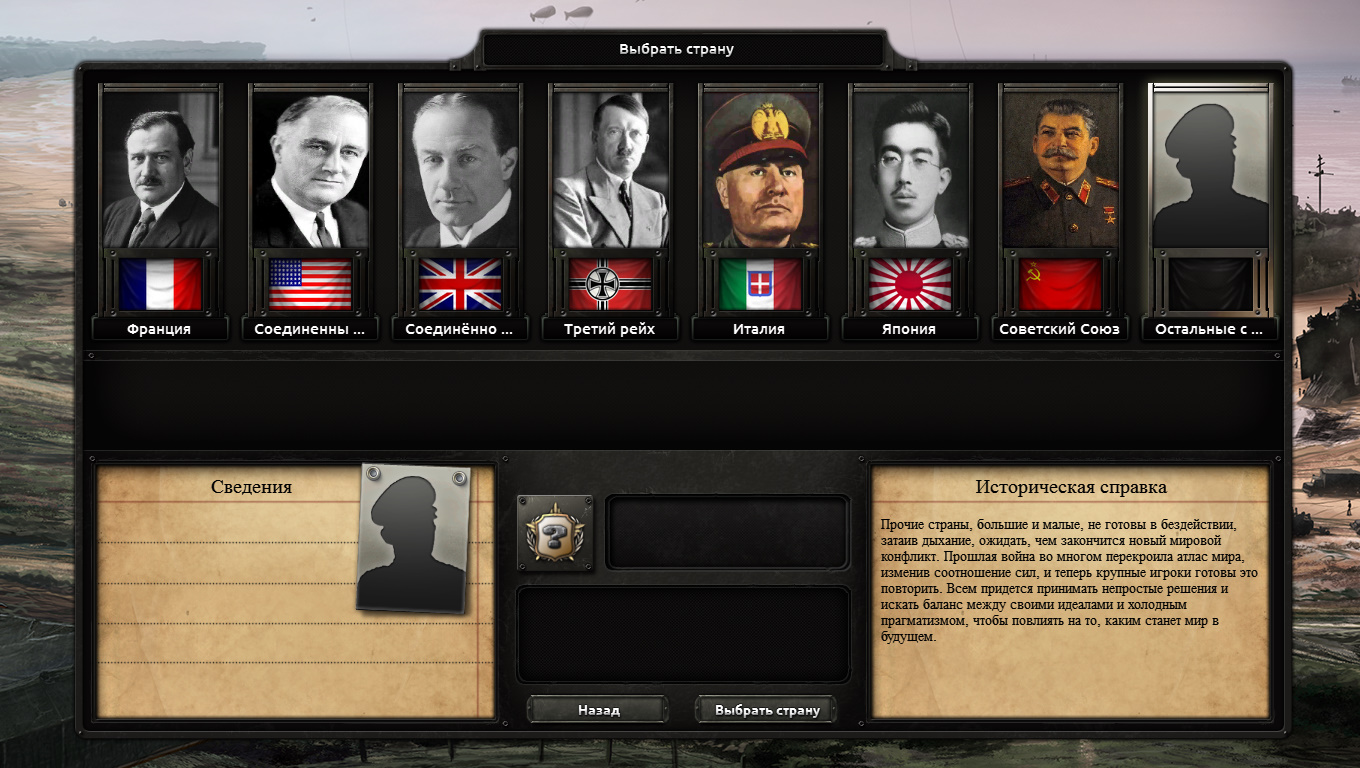Click the United States flag icon
Viewport: 1360px width, 768px height.
point(309,283)
